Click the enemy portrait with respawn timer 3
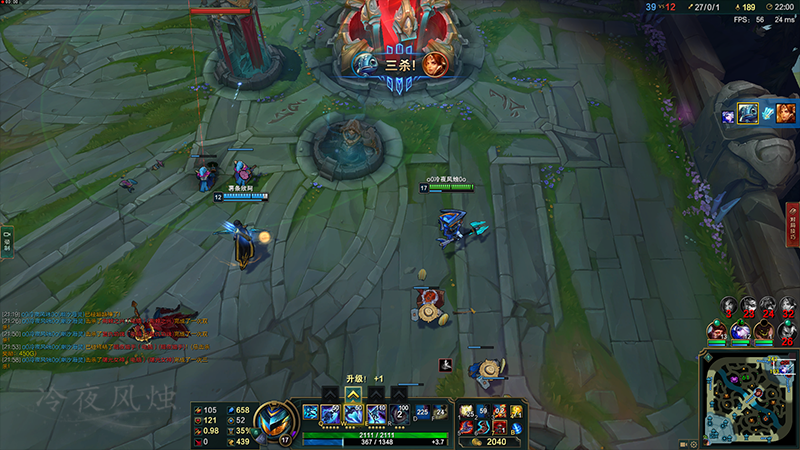This screenshot has height=450, width=800. click(729, 304)
